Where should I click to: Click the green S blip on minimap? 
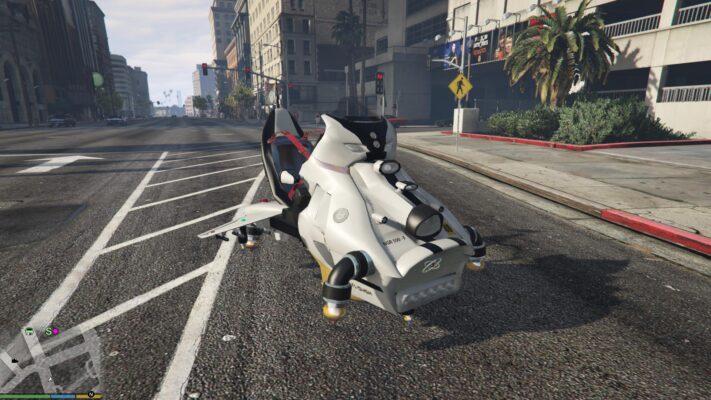48,331
